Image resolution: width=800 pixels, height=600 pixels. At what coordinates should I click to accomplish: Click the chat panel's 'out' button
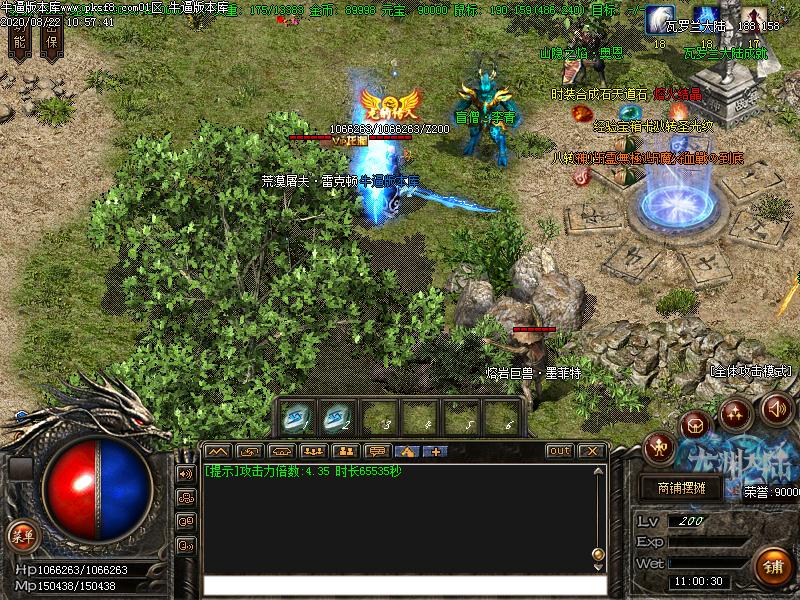pyautogui.click(x=560, y=451)
